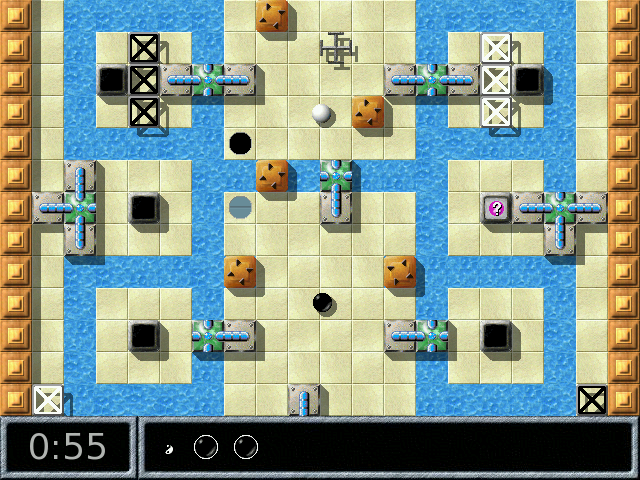Select the yin-yang item in the inventory
The width and height of the screenshot is (640, 480).
click(168, 449)
